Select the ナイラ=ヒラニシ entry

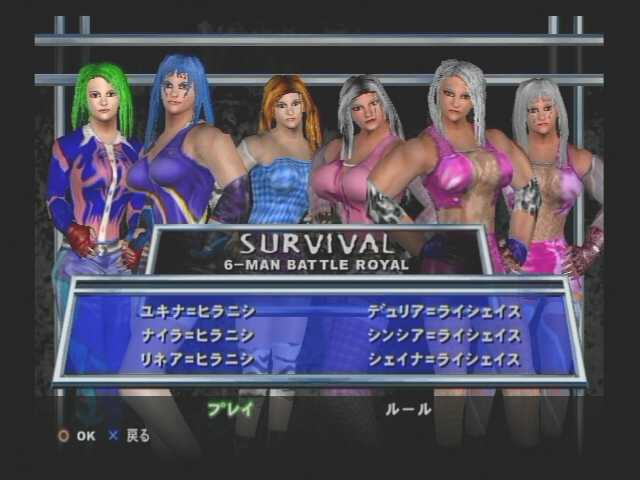[197, 336]
